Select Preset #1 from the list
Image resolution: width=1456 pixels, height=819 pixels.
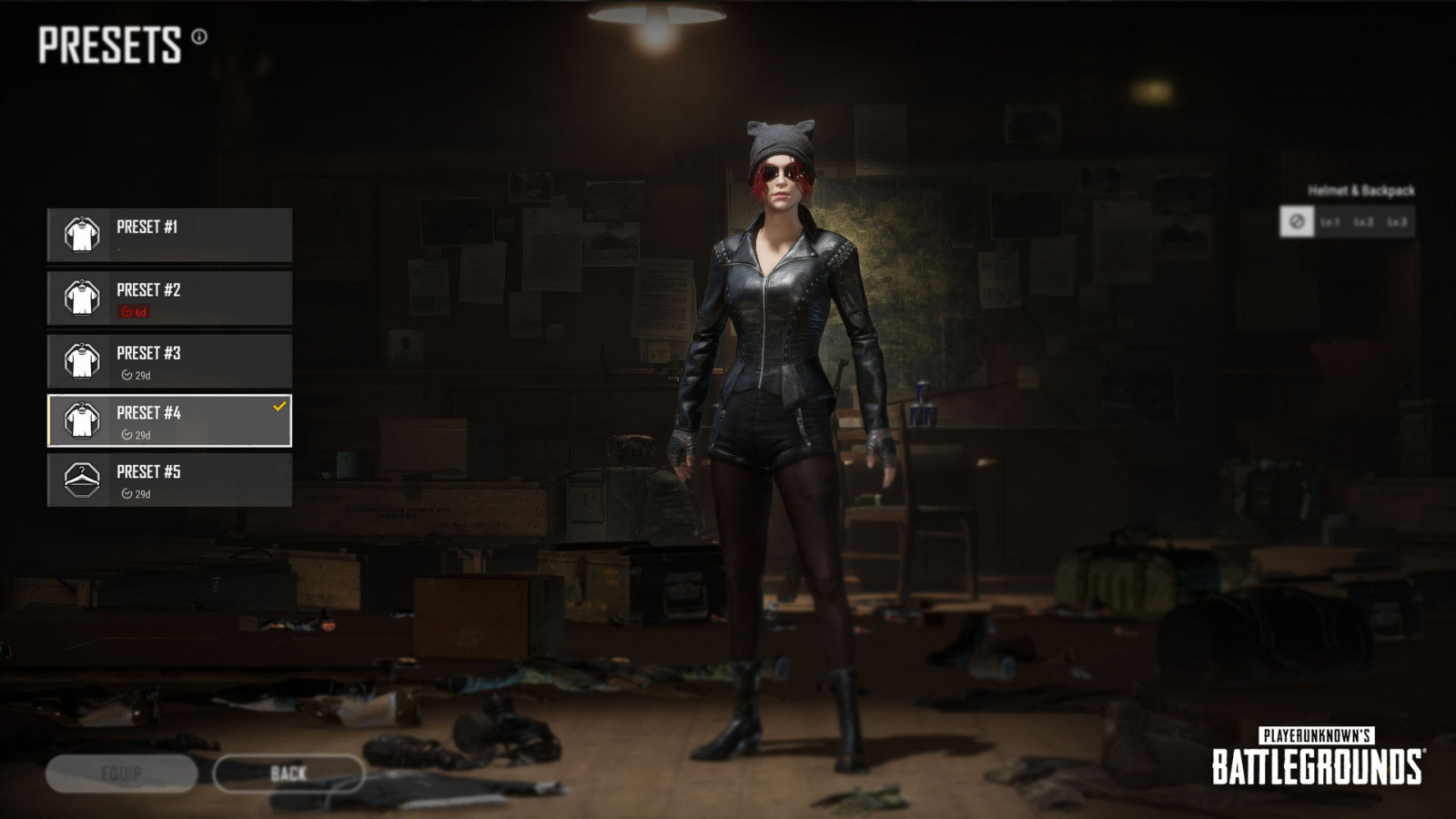[170, 235]
